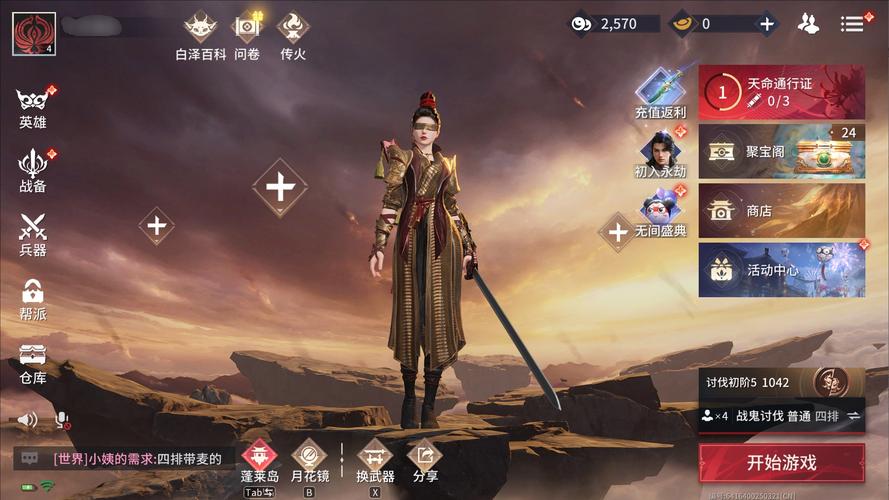889x500 pixels.
Task: Open the 战备 loadout menu
Action: pos(33,170)
